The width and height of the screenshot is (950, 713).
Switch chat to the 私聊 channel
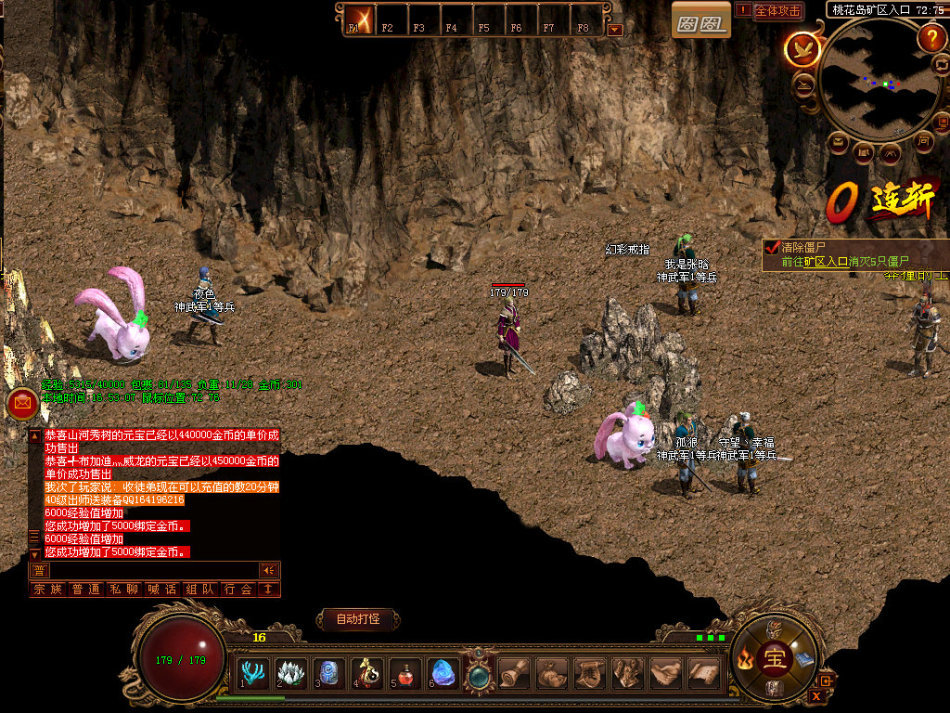click(x=123, y=589)
